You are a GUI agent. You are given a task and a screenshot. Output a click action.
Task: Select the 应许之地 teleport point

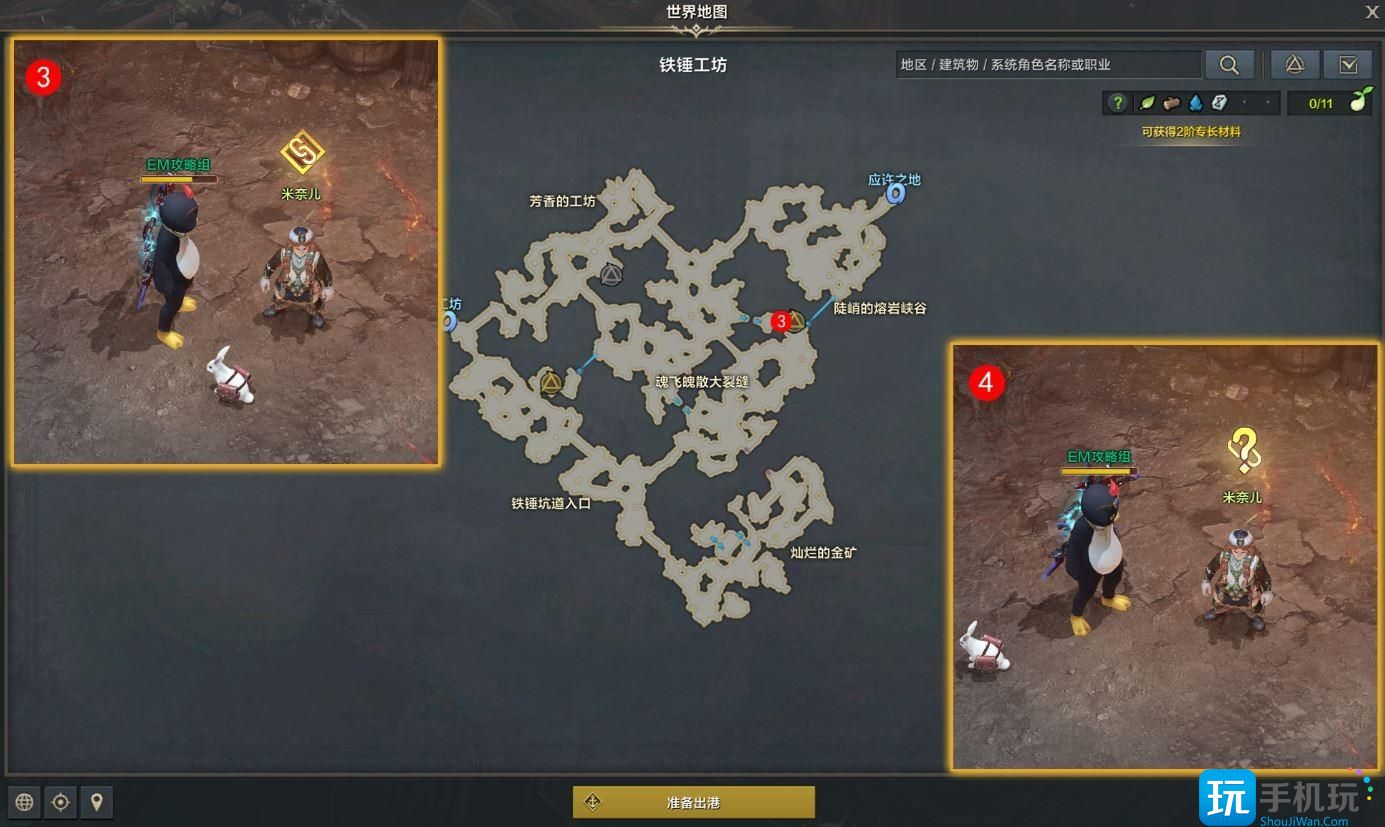pyautogui.click(x=896, y=195)
